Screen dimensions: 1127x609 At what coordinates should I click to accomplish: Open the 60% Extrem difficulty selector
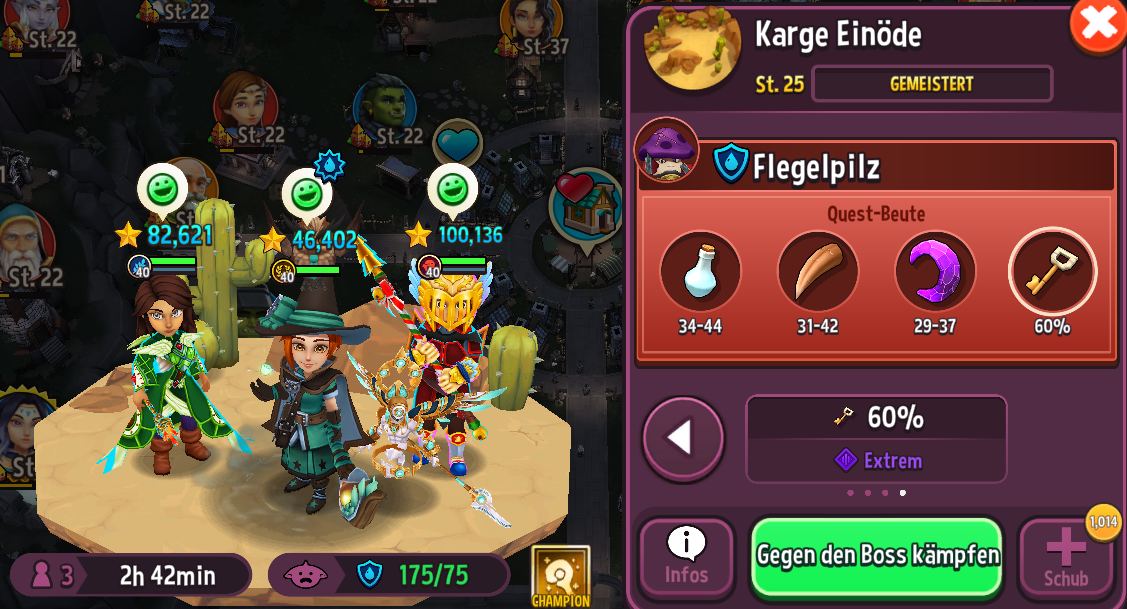click(875, 438)
